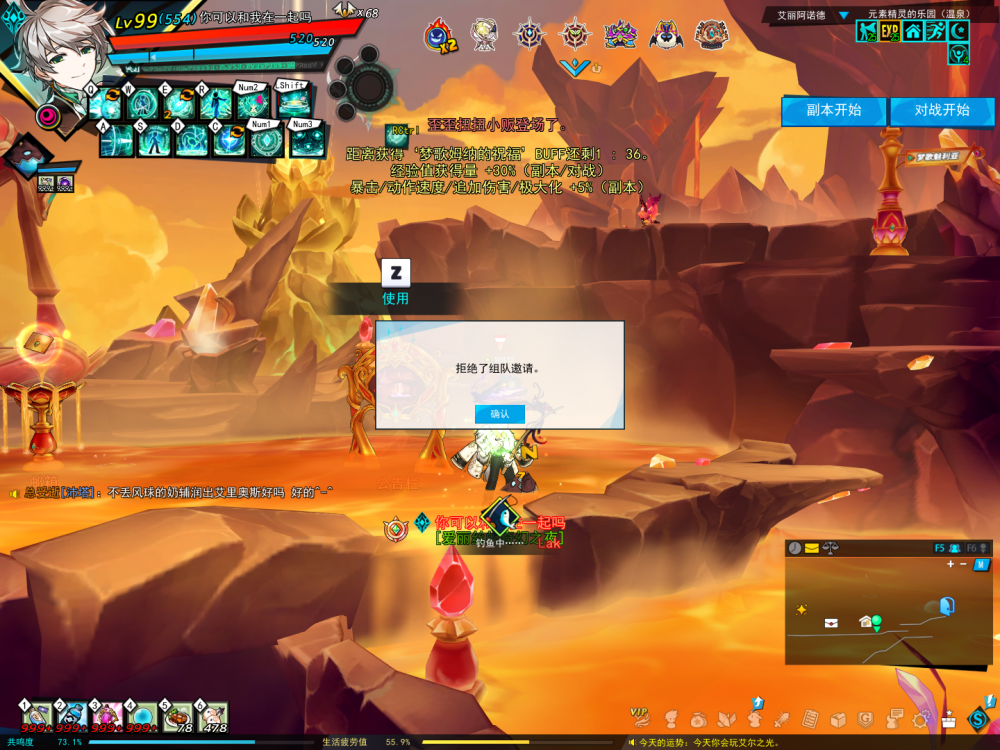This screenshot has height=750, width=1000.
Task: Activate the skill in the Q slot
Action: [x=107, y=104]
